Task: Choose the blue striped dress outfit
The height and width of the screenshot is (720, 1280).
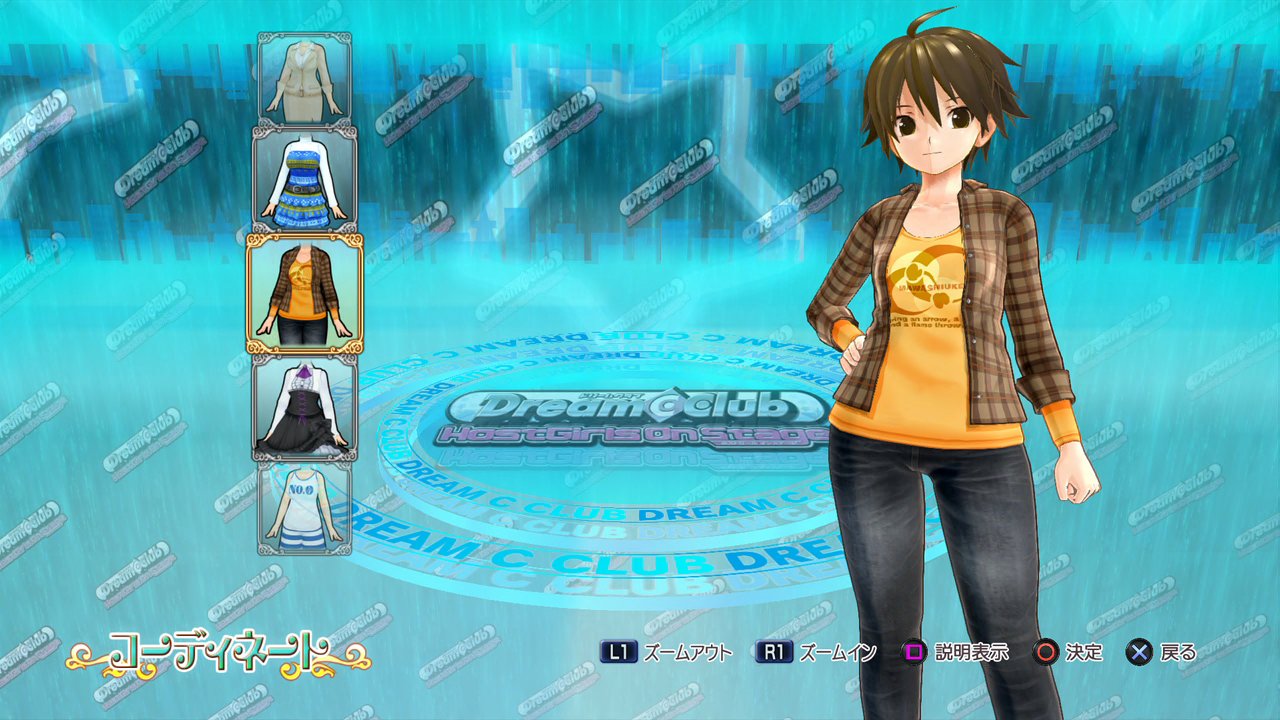Action: pos(304,180)
